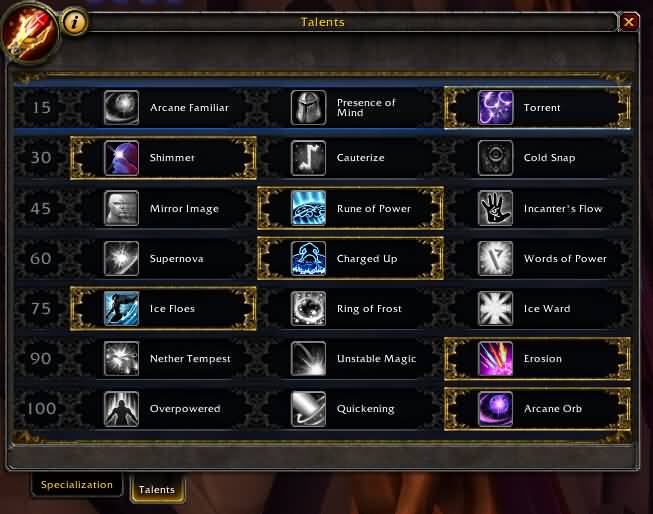Switch to the Specialization tab
This screenshot has height=514, width=653.
77,484
